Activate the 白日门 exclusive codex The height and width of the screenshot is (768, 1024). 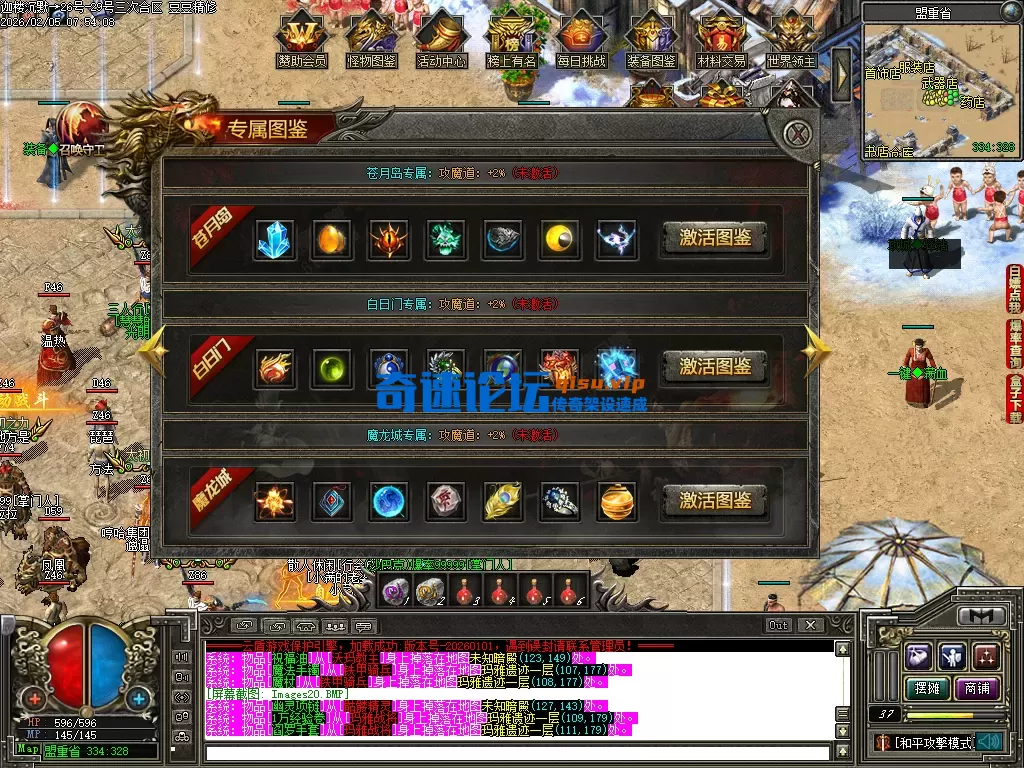[715, 366]
